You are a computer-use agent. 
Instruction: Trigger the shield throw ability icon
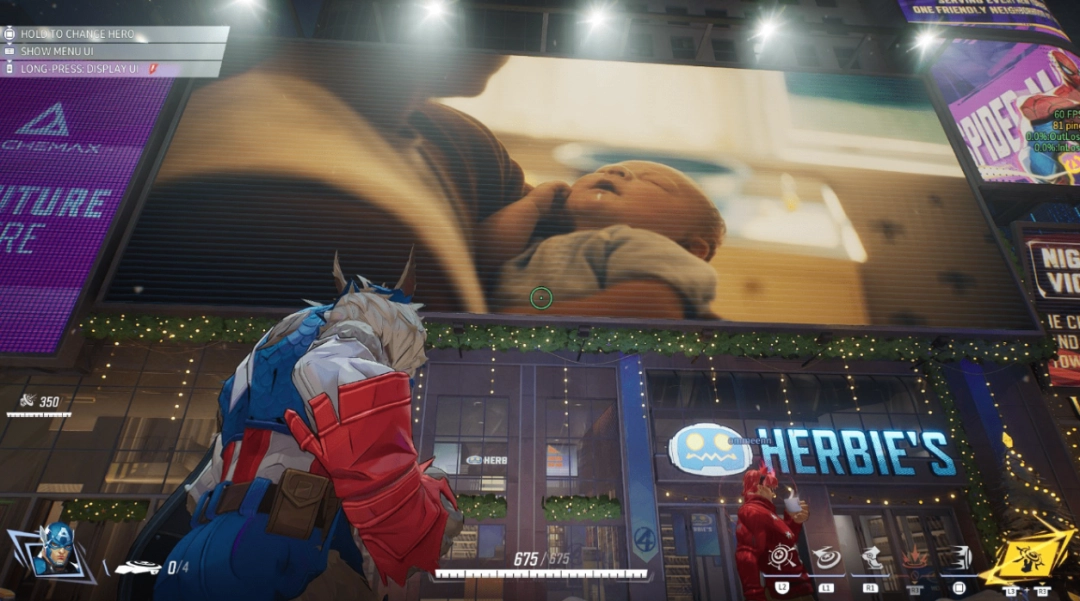point(826,558)
